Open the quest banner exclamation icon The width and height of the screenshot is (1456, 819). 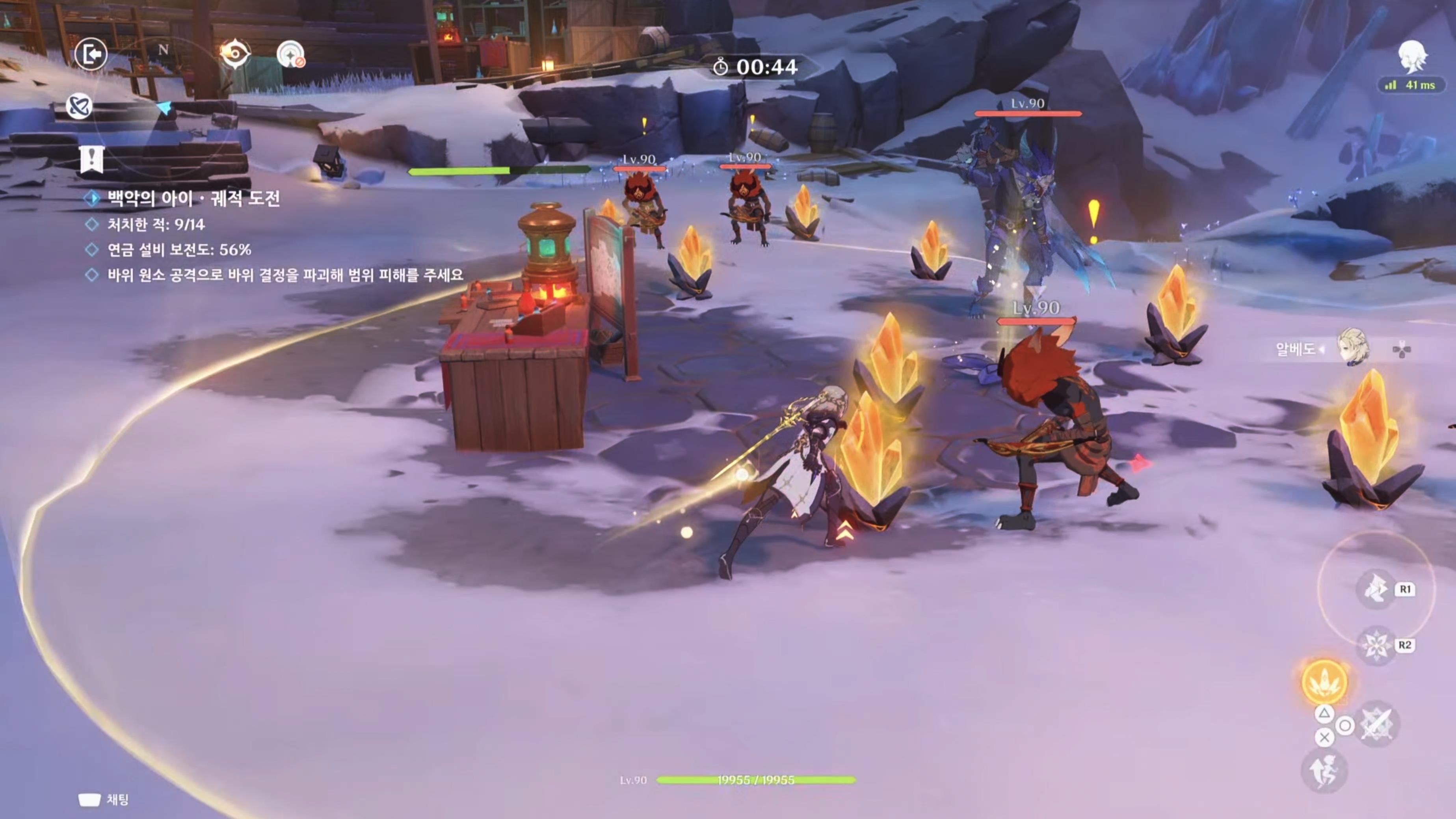91,158
